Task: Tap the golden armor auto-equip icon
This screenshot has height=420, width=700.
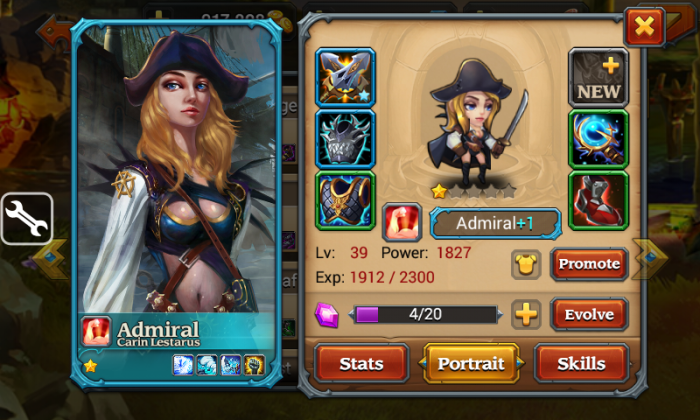Action: (x=526, y=264)
